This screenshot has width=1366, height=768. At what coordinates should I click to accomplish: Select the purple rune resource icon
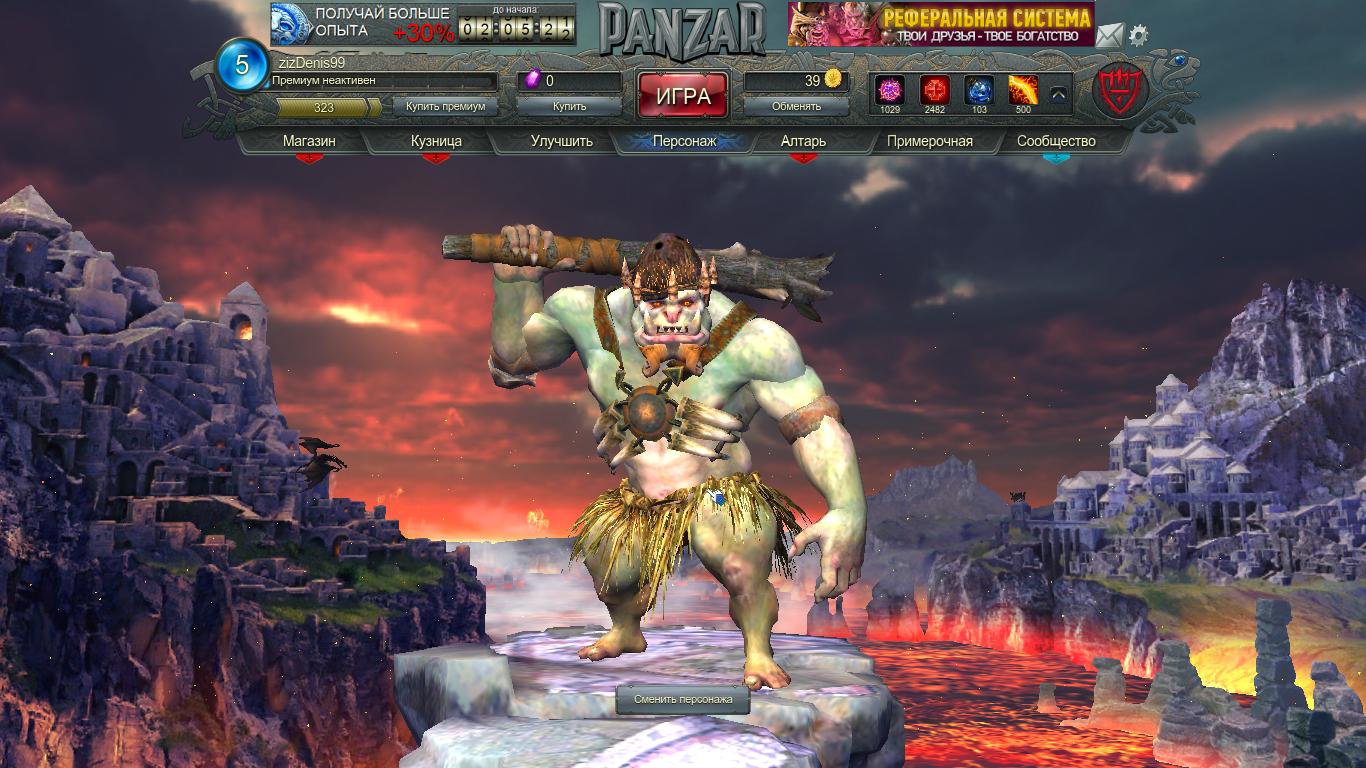click(890, 90)
